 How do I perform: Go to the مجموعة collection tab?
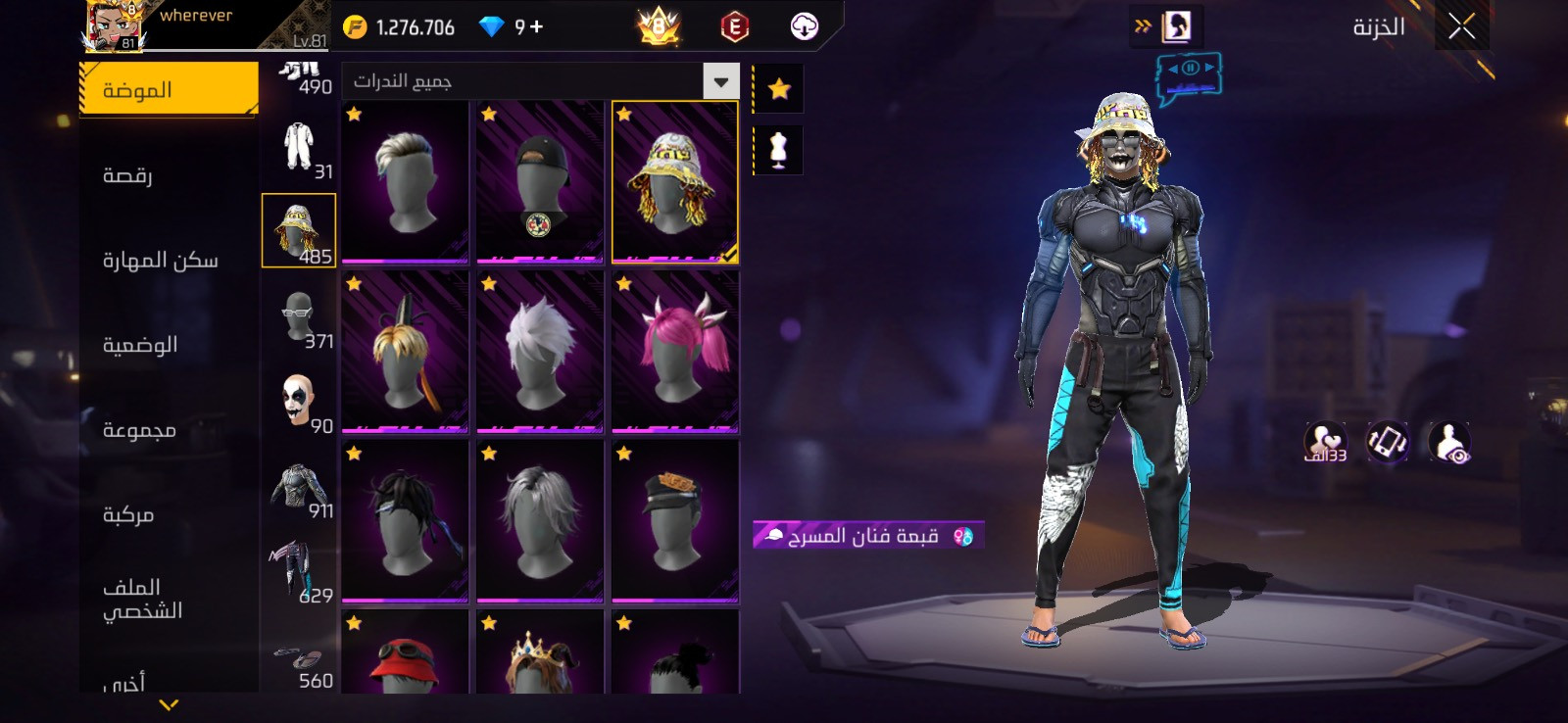pyautogui.click(x=139, y=430)
